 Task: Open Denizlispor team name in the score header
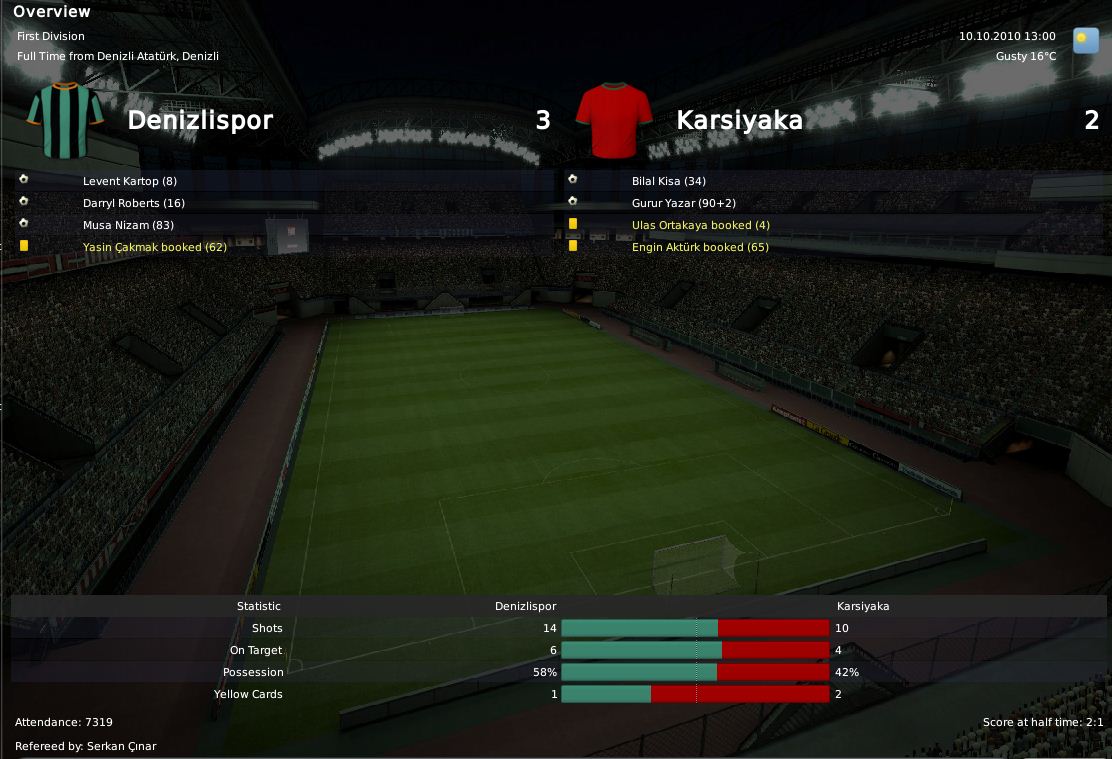200,121
